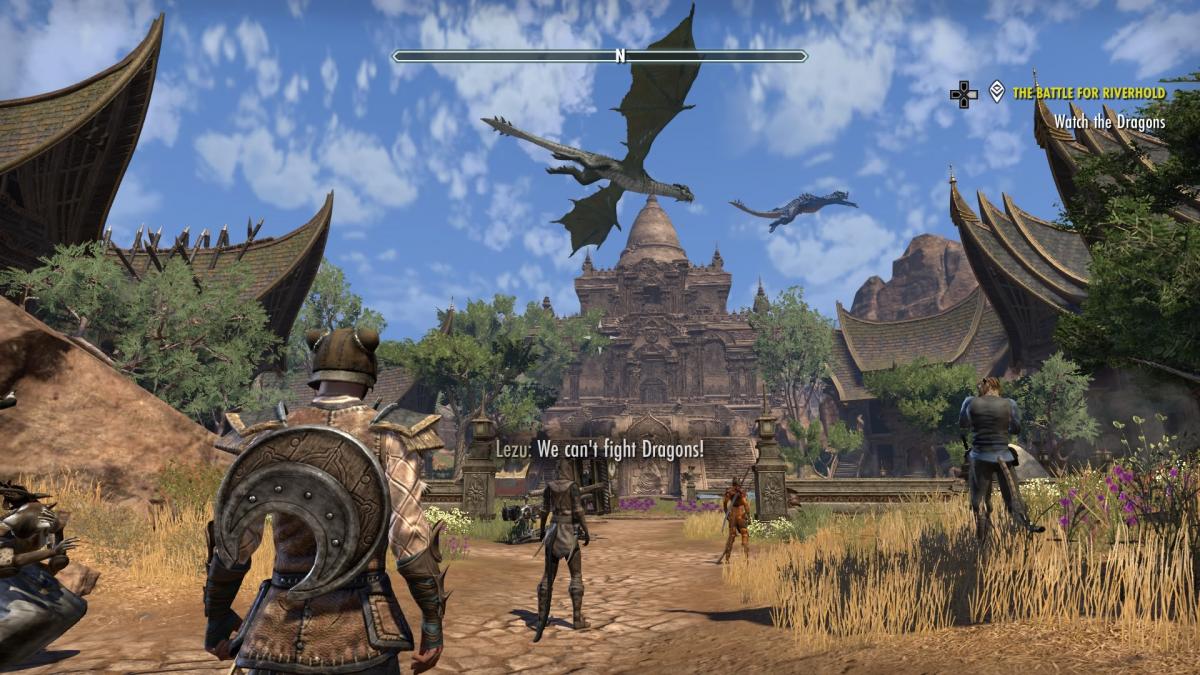Screen dimensions: 1200x675
Task: Select The Battle for Riverhold quest tracker
Action: click(x=1089, y=93)
